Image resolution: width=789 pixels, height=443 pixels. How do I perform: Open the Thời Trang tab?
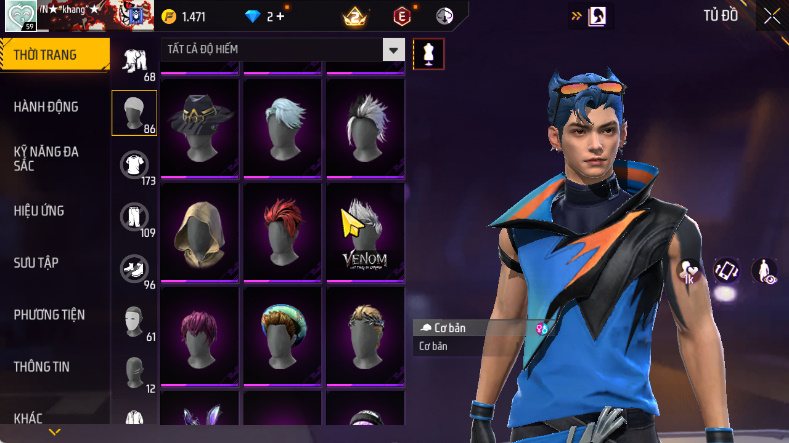pyautogui.click(x=46, y=55)
